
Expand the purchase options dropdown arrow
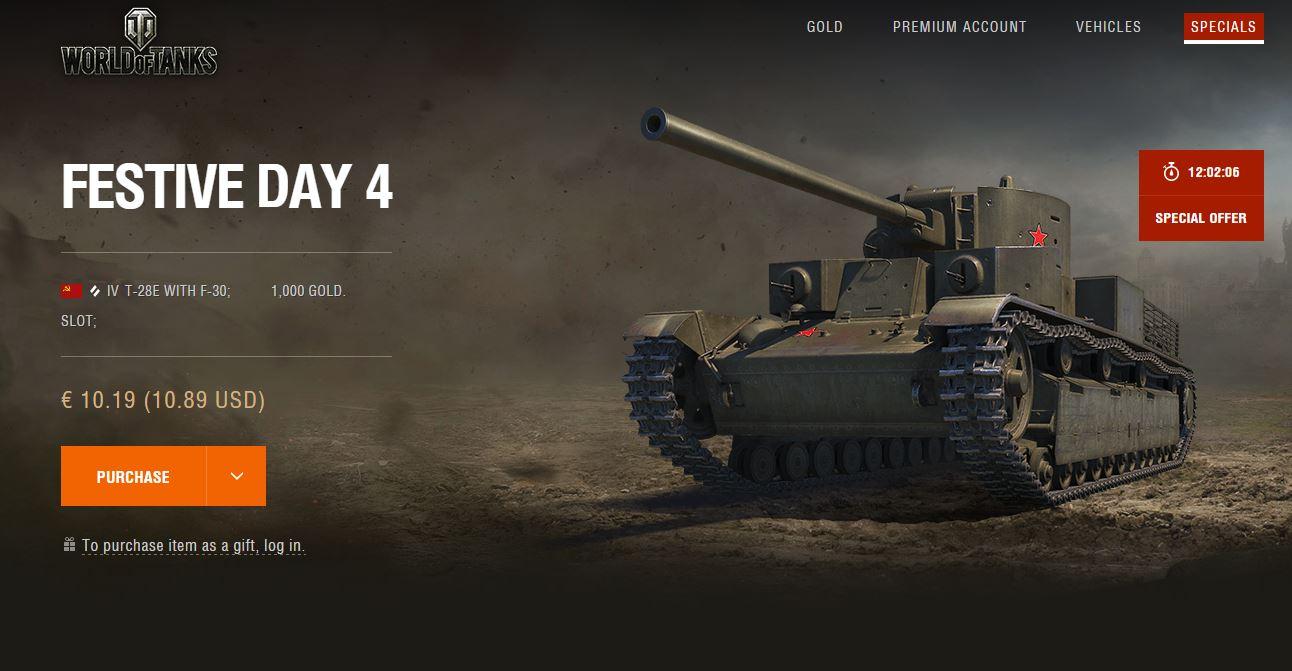pyautogui.click(x=237, y=477)
